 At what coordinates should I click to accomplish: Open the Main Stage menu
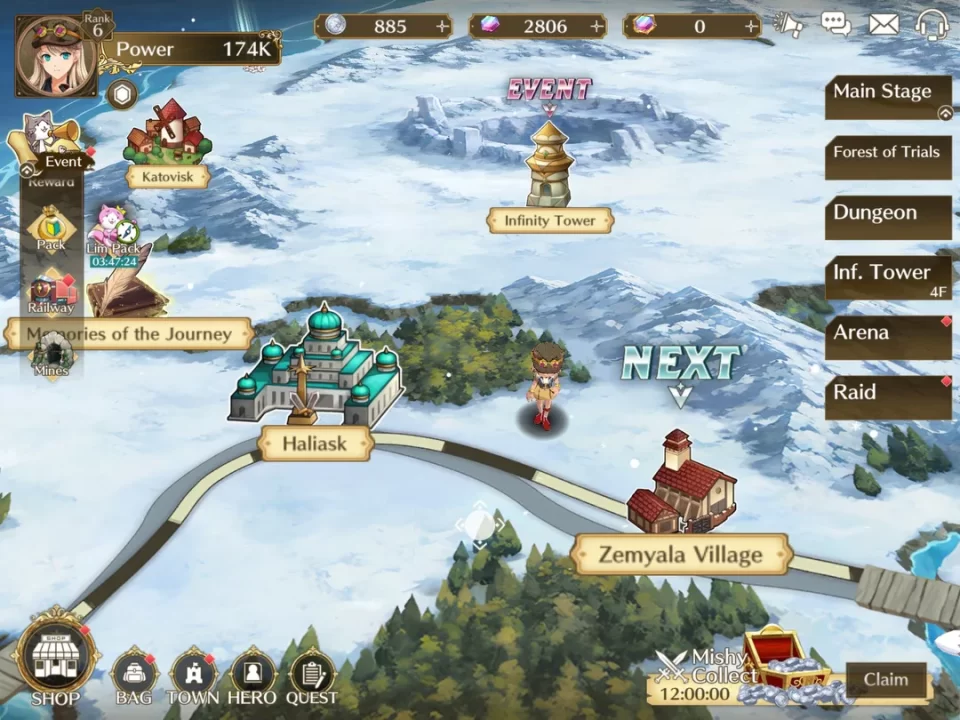pyautogui.click(x=886, y=94)
